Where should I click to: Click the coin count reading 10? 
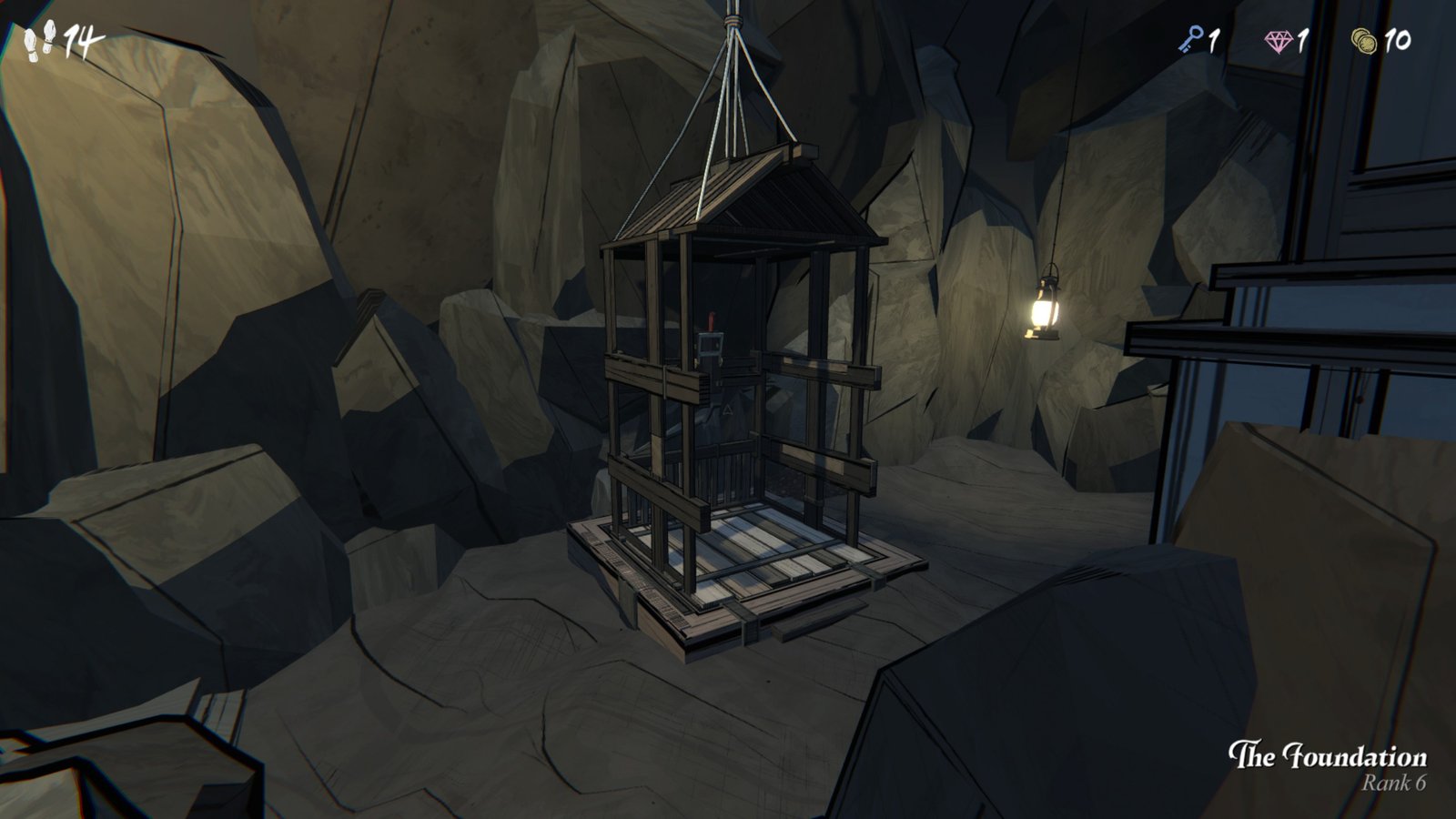coord(1399,40)
